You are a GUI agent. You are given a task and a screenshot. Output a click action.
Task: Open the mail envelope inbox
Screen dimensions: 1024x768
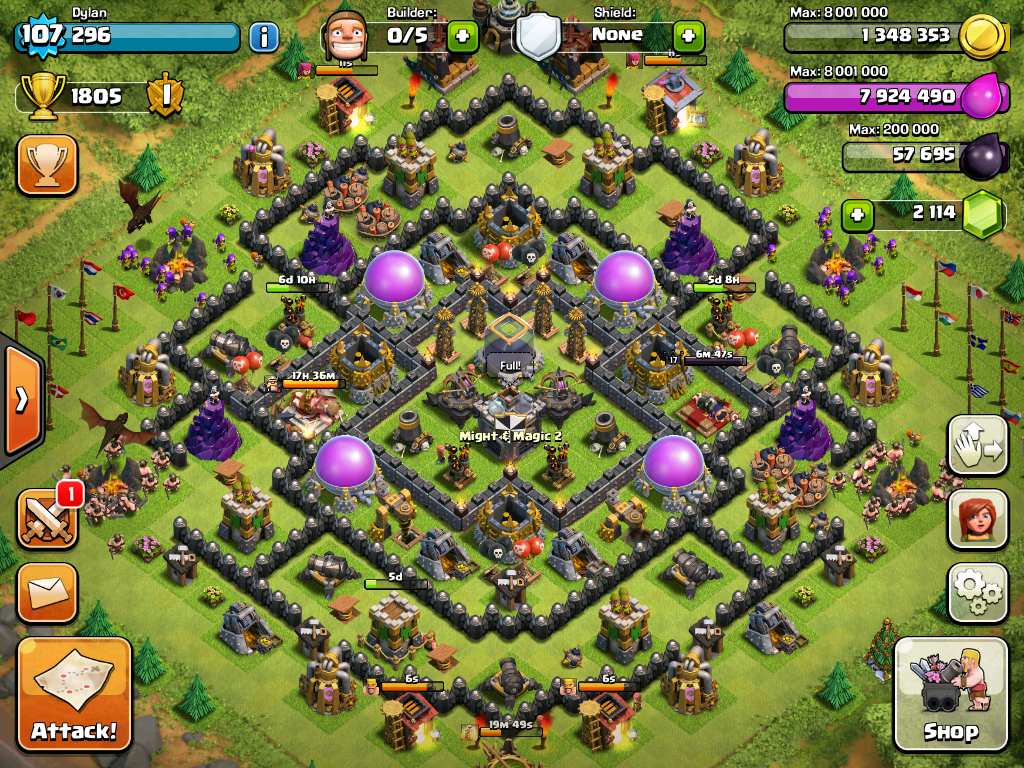tap(47, 593)
